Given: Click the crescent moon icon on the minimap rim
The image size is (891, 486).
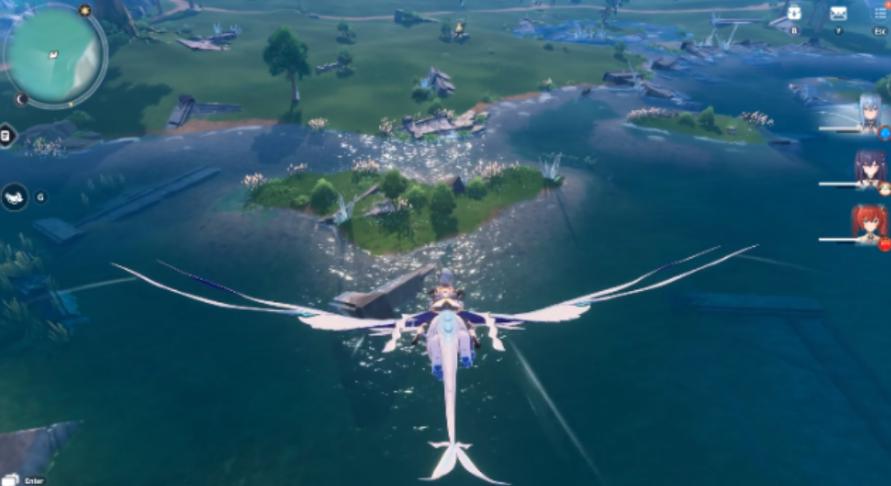Looking at the screenshot, I should tap(21, 99).
